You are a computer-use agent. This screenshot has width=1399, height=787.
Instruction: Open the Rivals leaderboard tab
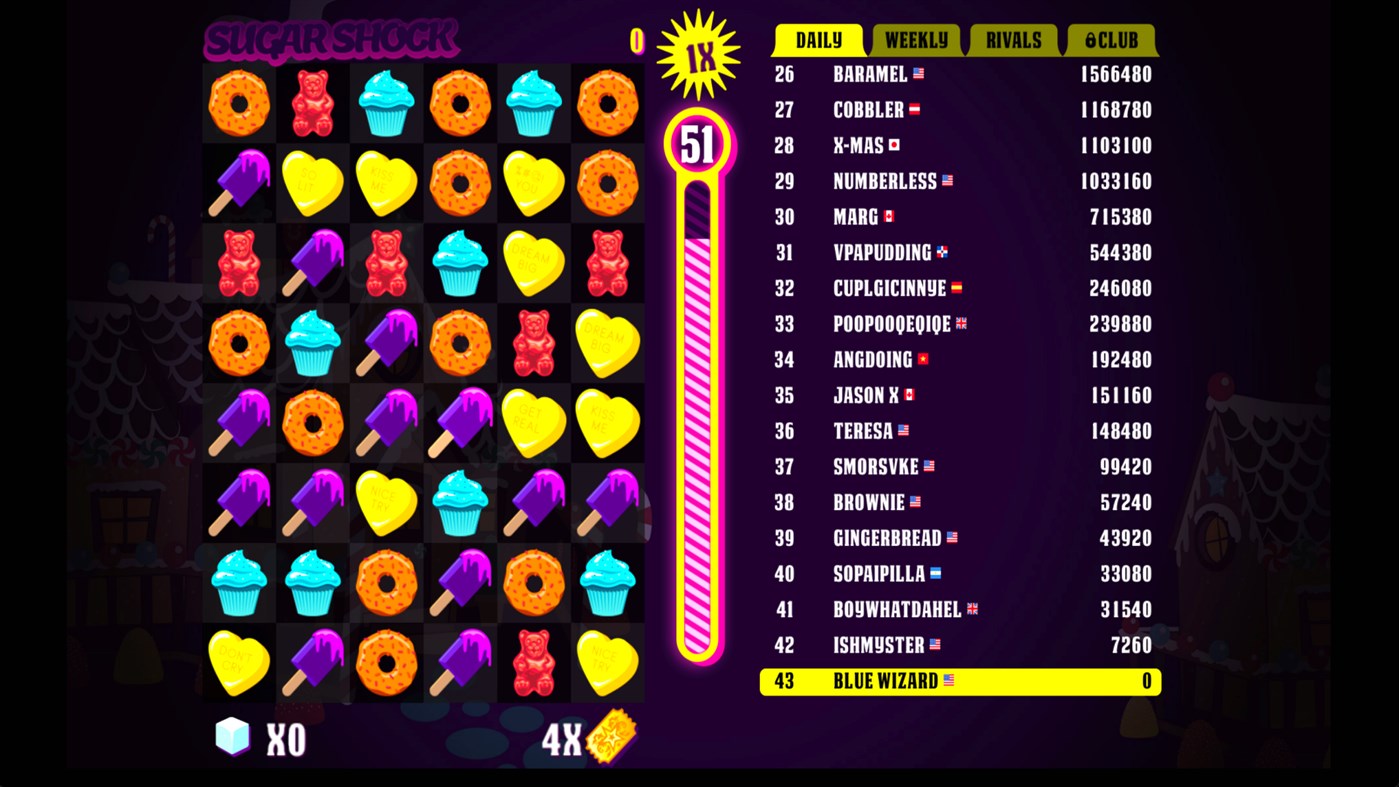1011,41
